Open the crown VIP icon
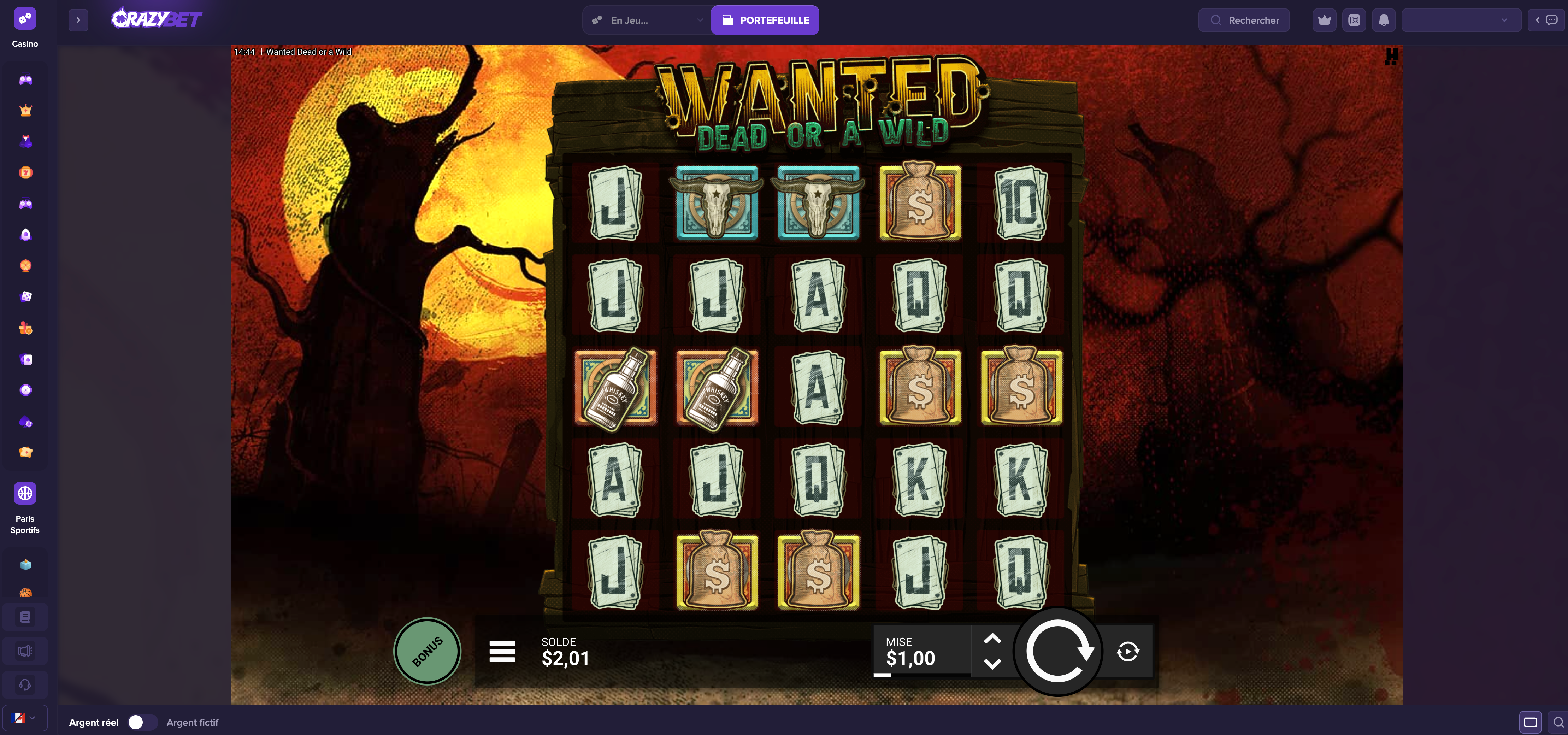The height and width of the screenshot is (735, 1568). [x=1325, y=20]
